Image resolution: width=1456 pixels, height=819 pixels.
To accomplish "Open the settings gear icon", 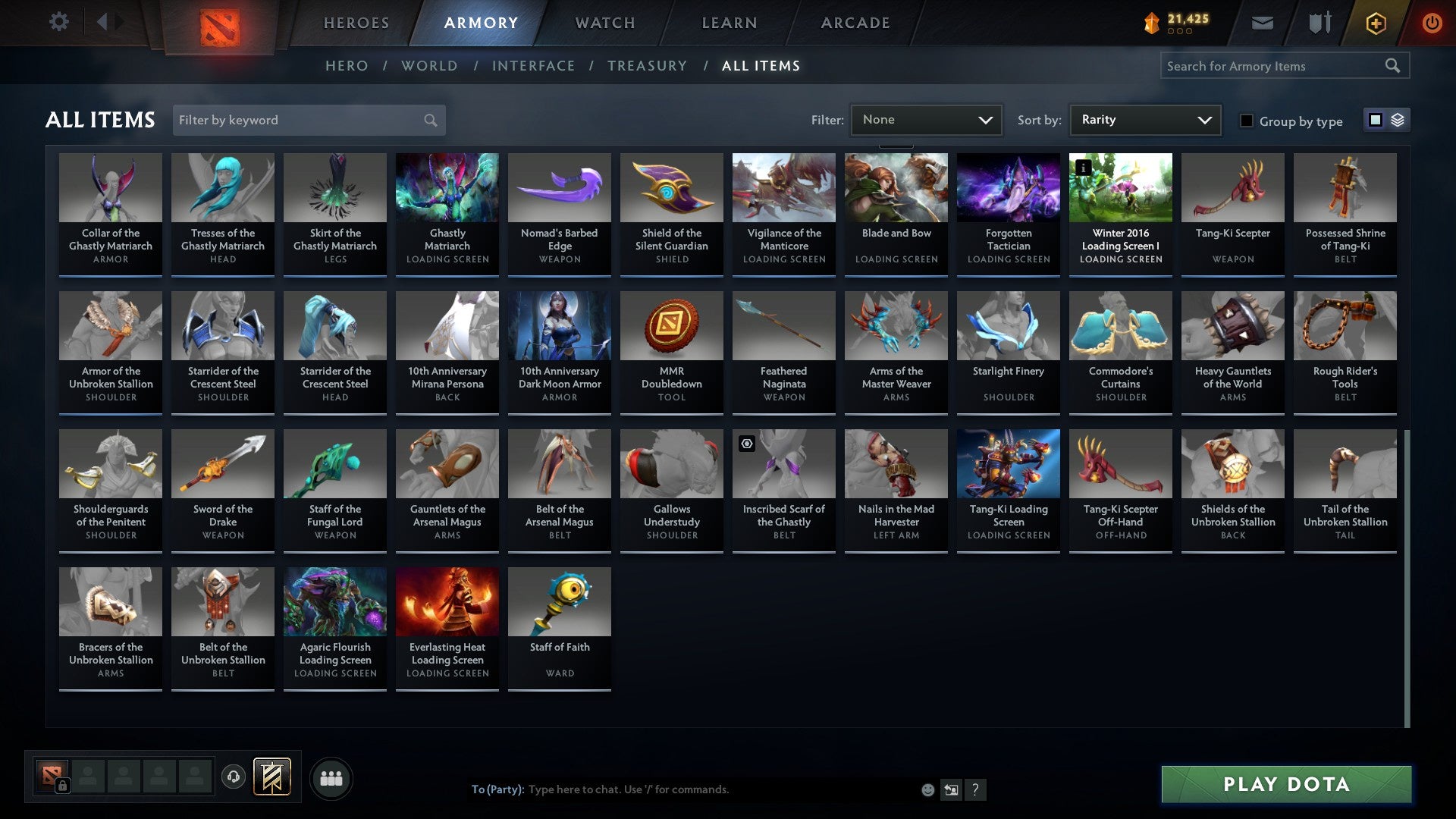I will 58,22.
